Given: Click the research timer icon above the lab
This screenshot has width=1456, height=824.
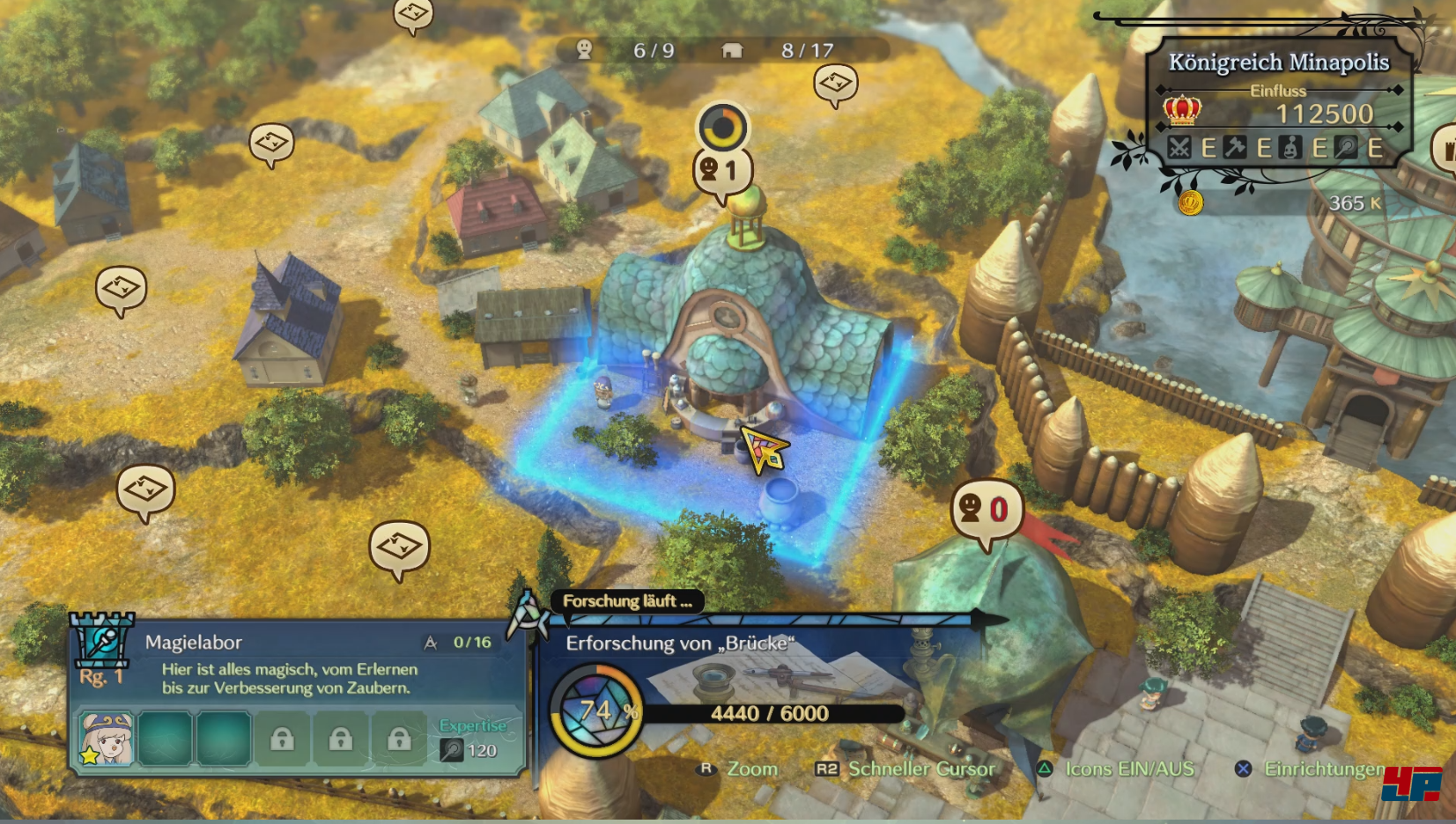Looking at the screenshot, I should click(x=723, y=128).
